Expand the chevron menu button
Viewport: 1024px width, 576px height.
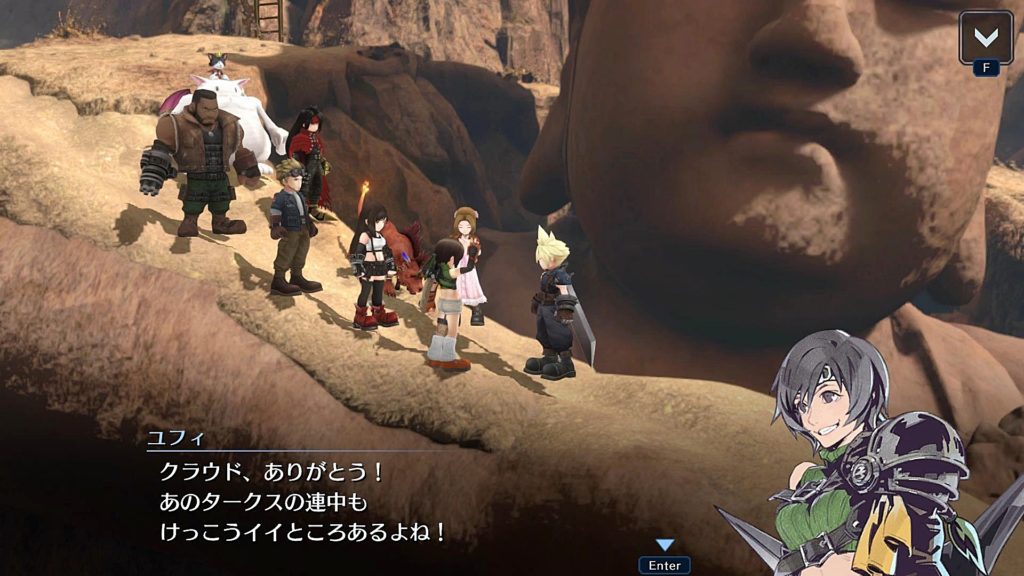(x=986, y=37)
